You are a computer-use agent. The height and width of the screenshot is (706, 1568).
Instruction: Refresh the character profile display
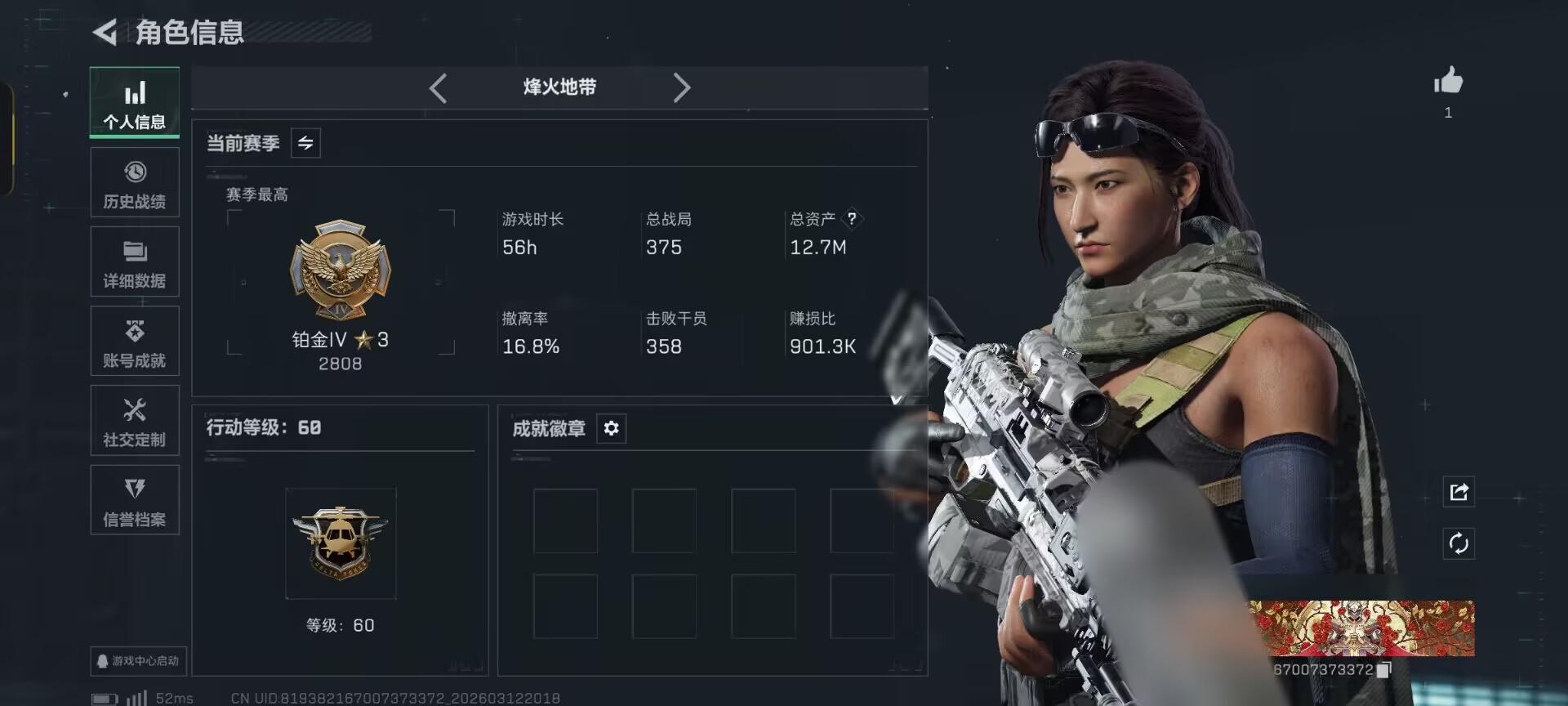[1459, 543]
